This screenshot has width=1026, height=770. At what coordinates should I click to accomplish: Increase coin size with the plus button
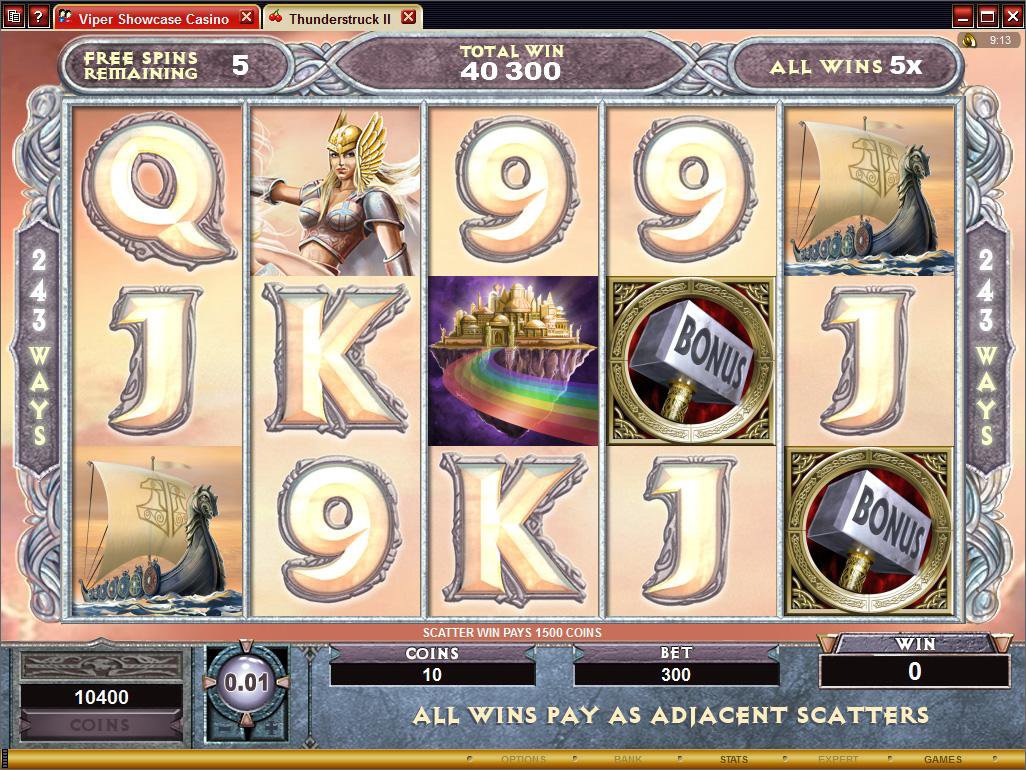pos(270,727)
